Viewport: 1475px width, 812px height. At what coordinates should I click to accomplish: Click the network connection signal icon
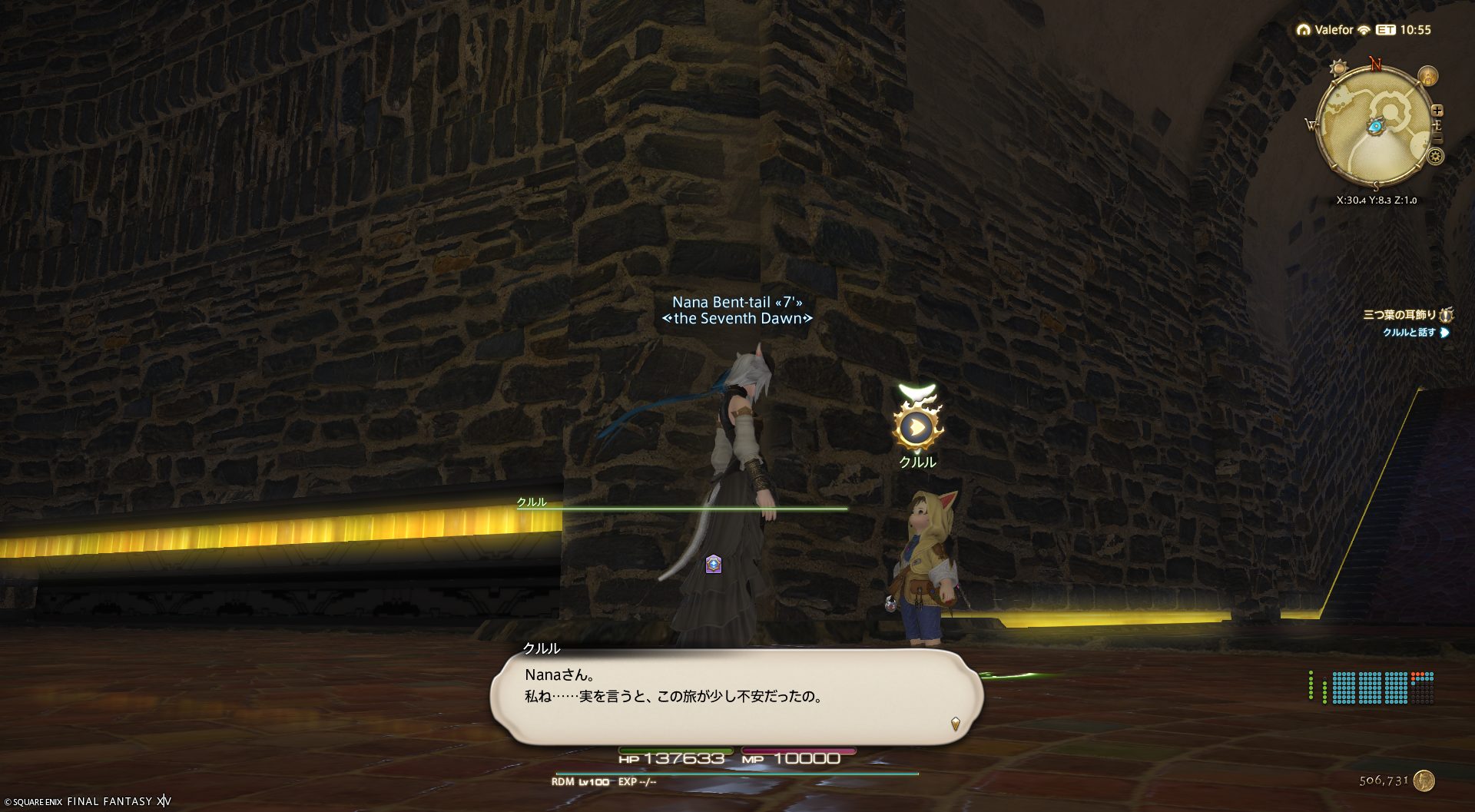pos(1364,30)
